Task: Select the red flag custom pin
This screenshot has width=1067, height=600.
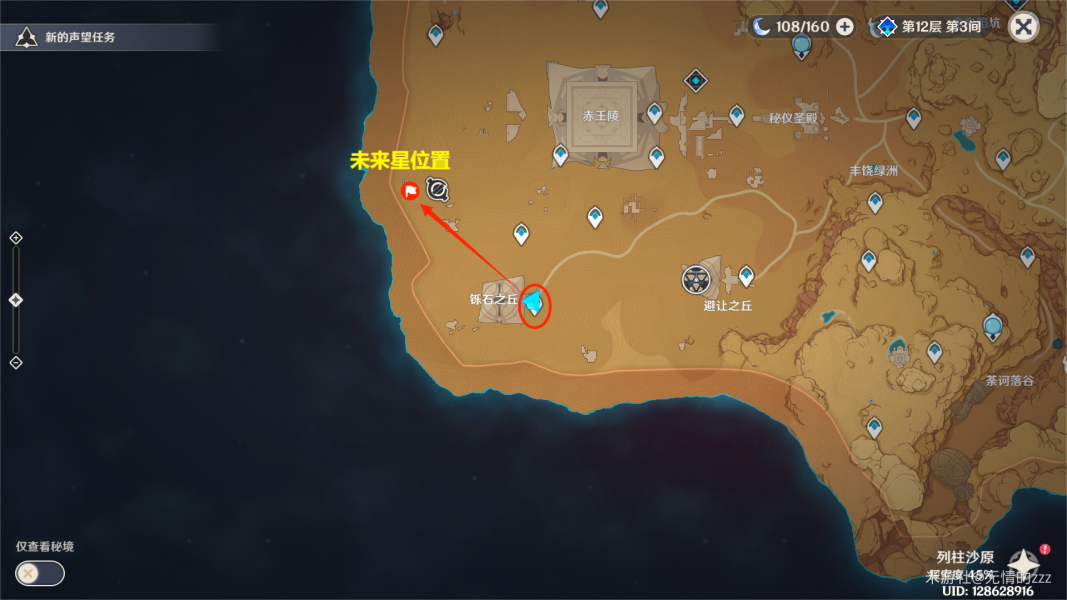Action: [409, 191]
